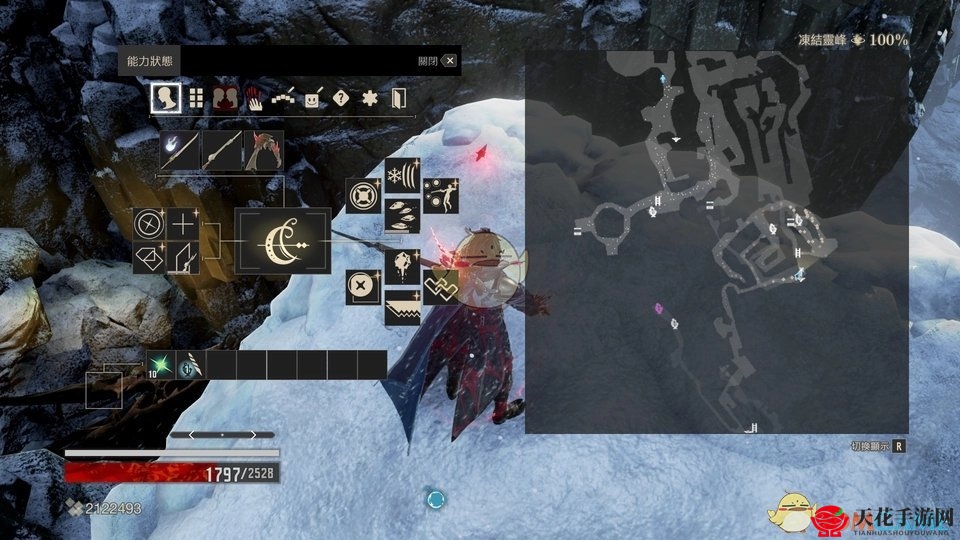Switch to the two-figures partner tab

click(226, 98)
